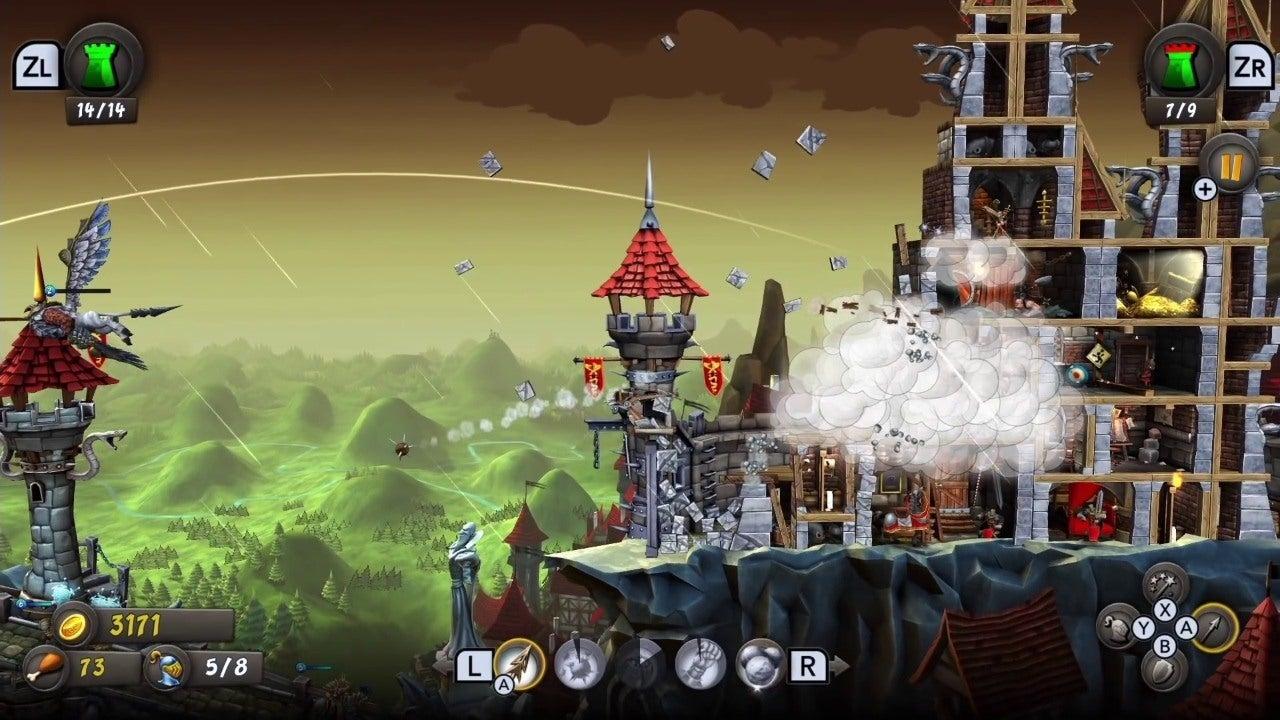Image resolution: width=1280 pixels, height=720 pixels.
Task: Select the dimmed cooldown weapon icon
Action: pyautogui.click(x=640, y=663)
